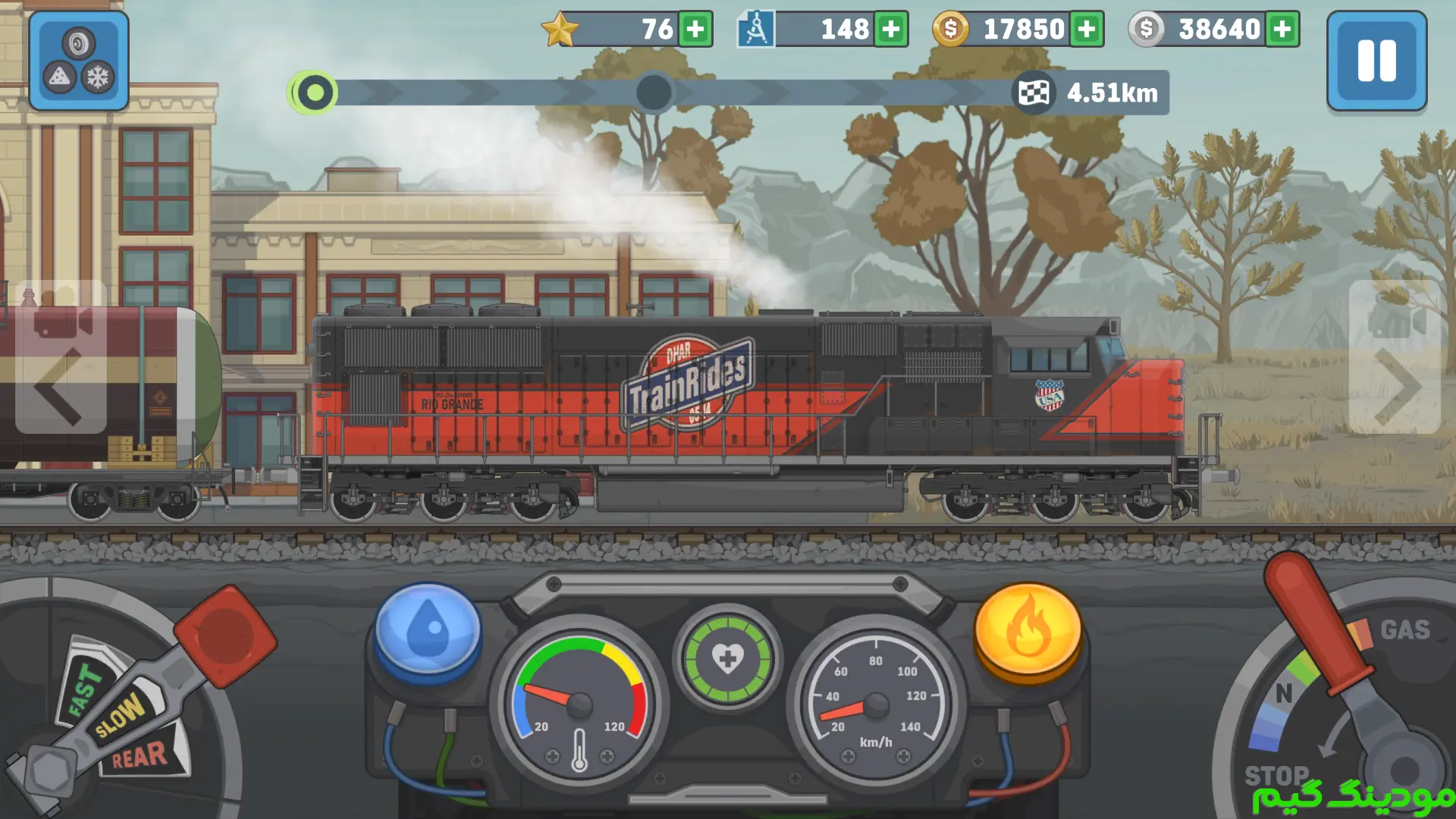Put the throttle in neutral N
Viewport: 1456px width, 819px height.
point(1283,693)
